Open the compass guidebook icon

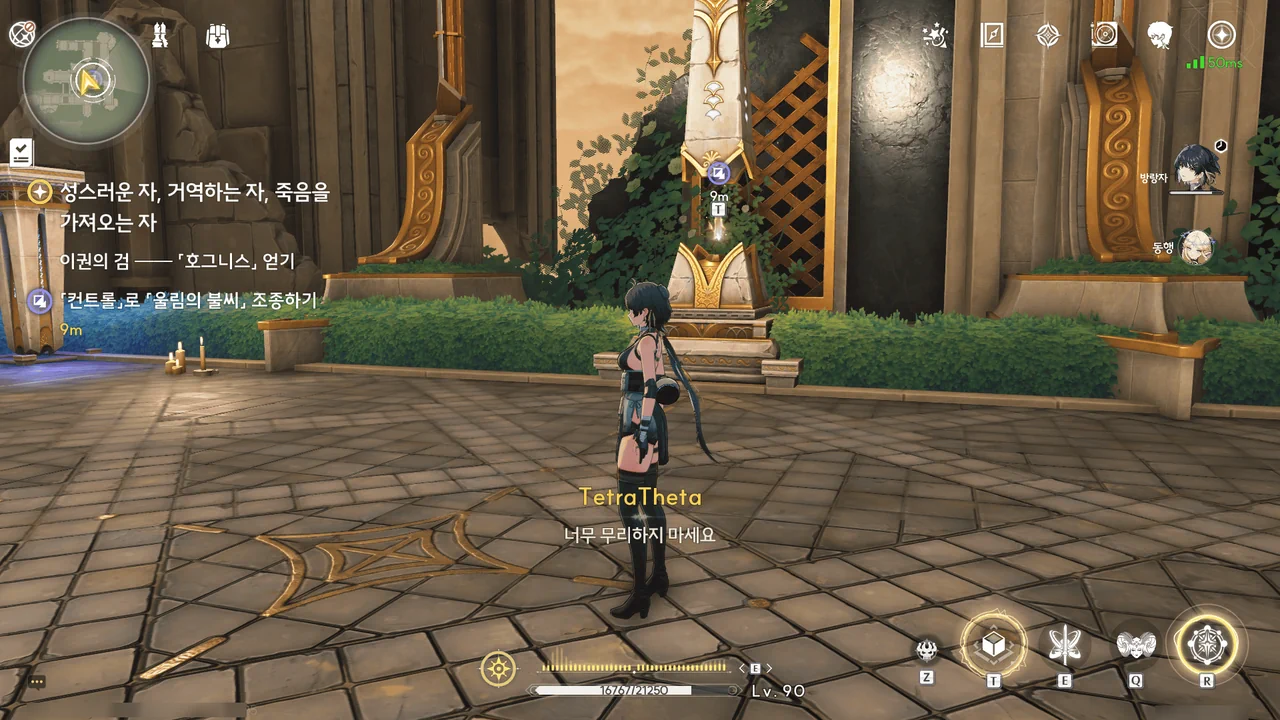tap(991, 36)
